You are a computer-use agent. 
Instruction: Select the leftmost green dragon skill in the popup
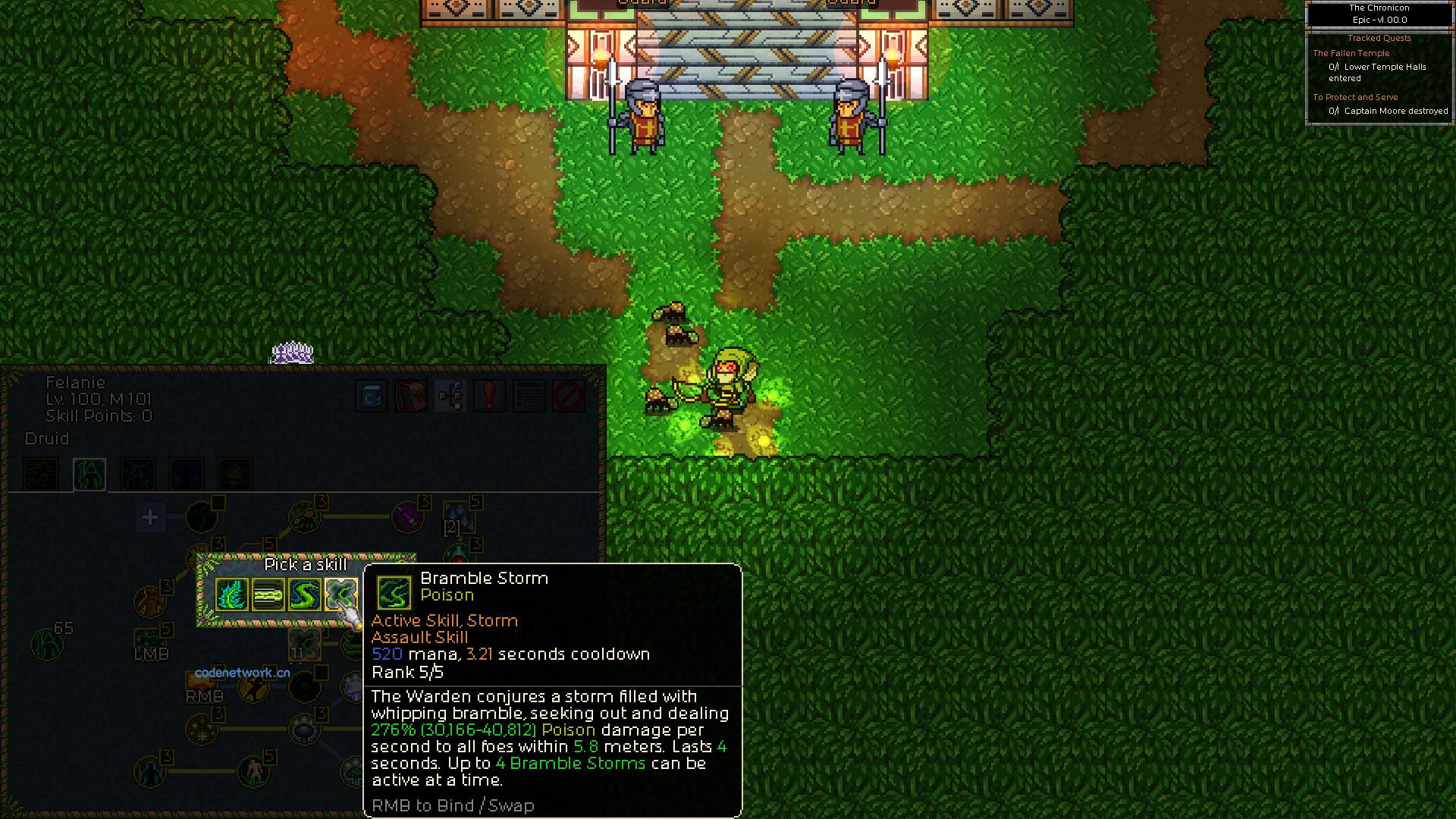(x=231, y=595)
